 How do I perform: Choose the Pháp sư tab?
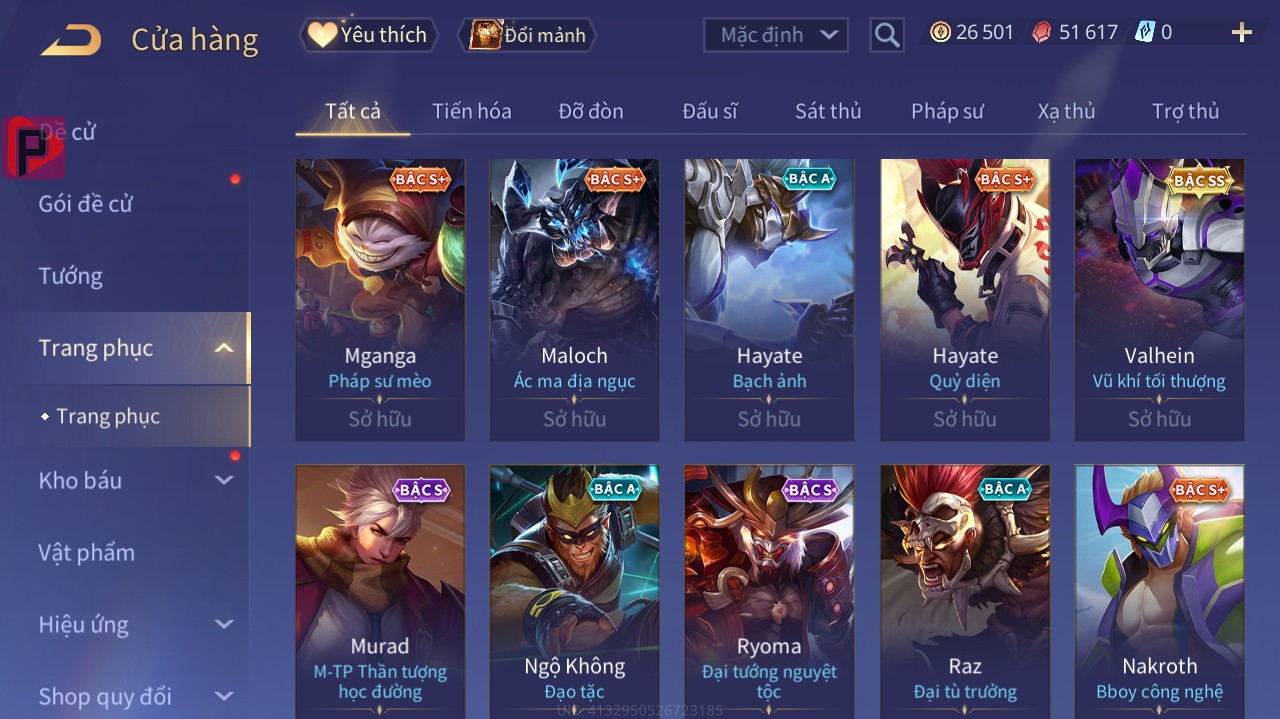pyautogui.click(x=947, y=111)
